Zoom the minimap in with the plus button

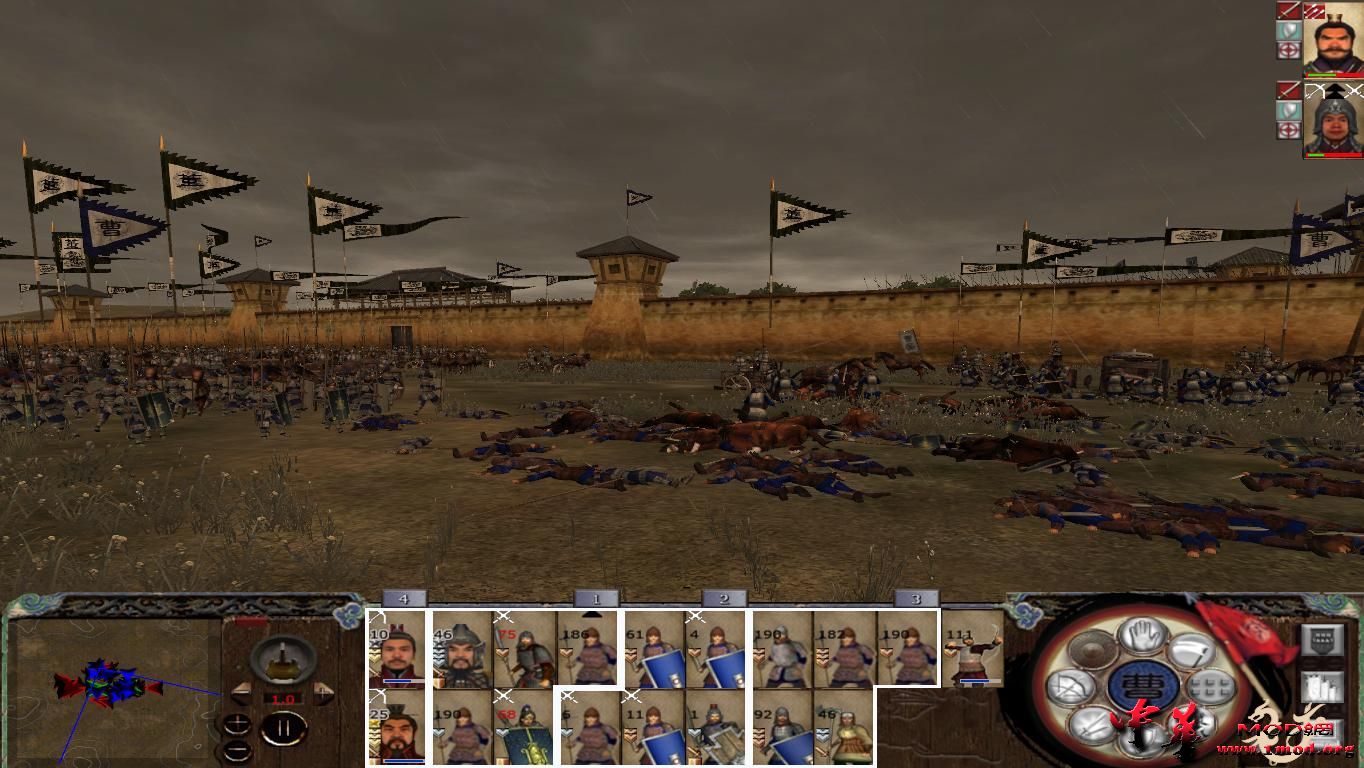tap(237, 724)
